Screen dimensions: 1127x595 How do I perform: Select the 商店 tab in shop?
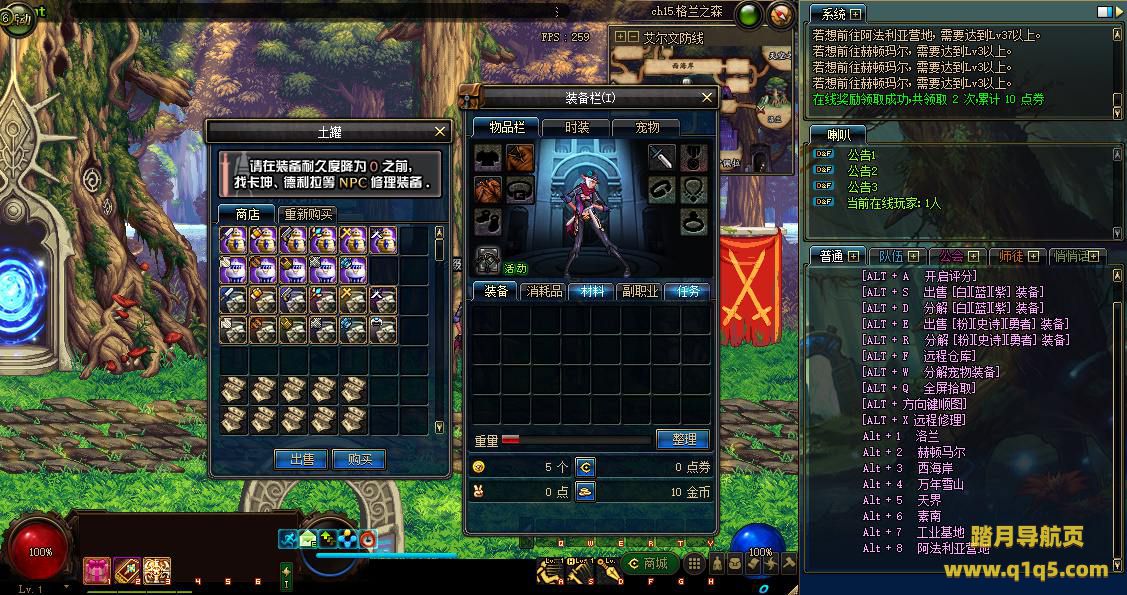click(247, 214)
